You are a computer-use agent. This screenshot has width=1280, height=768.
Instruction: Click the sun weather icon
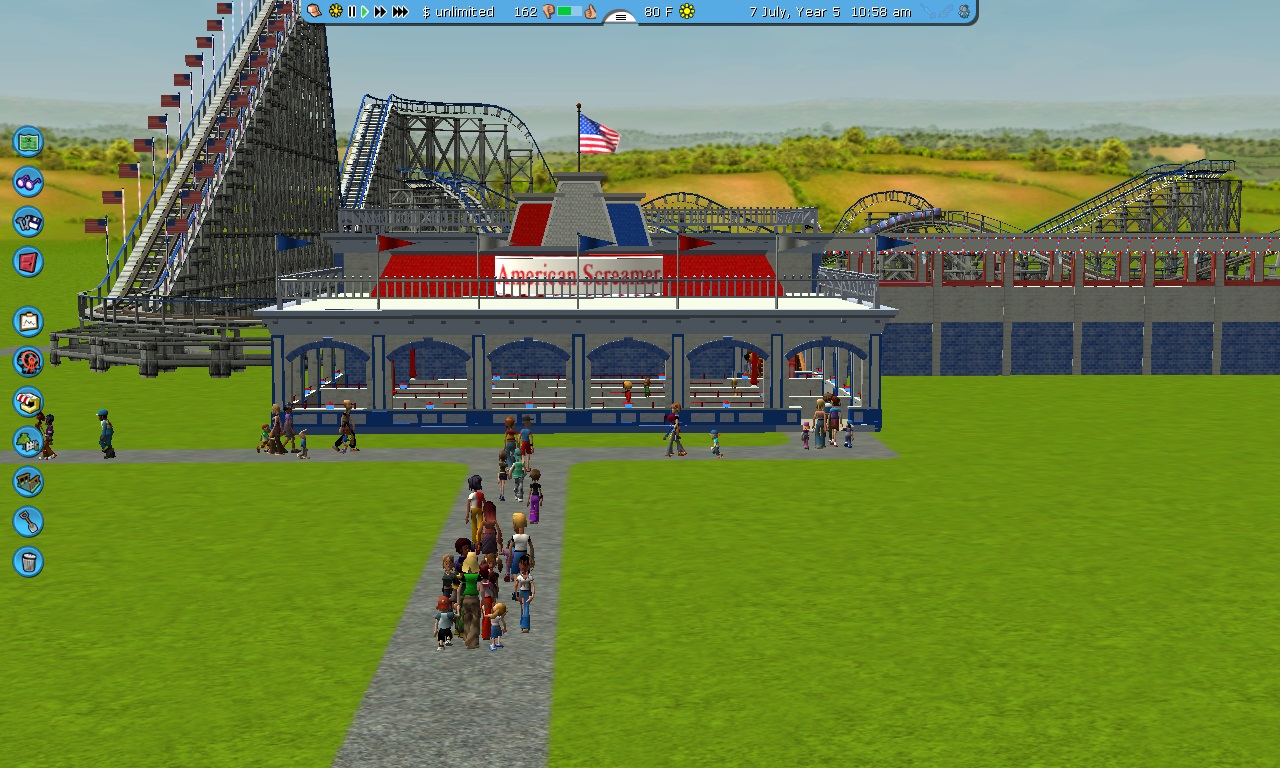[x=687, y=12]
